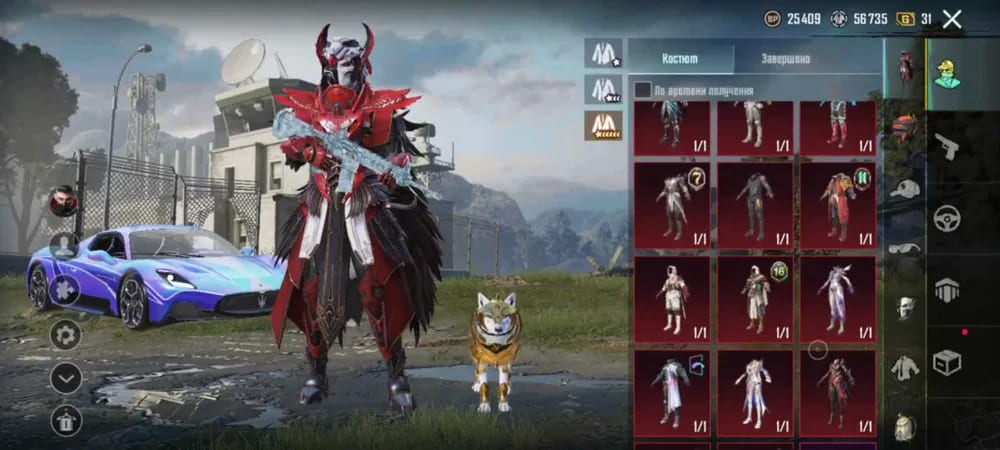This screenshot has height=450, width=1000.
Task: Close the inventory with the X button
Action: [952, 18]
